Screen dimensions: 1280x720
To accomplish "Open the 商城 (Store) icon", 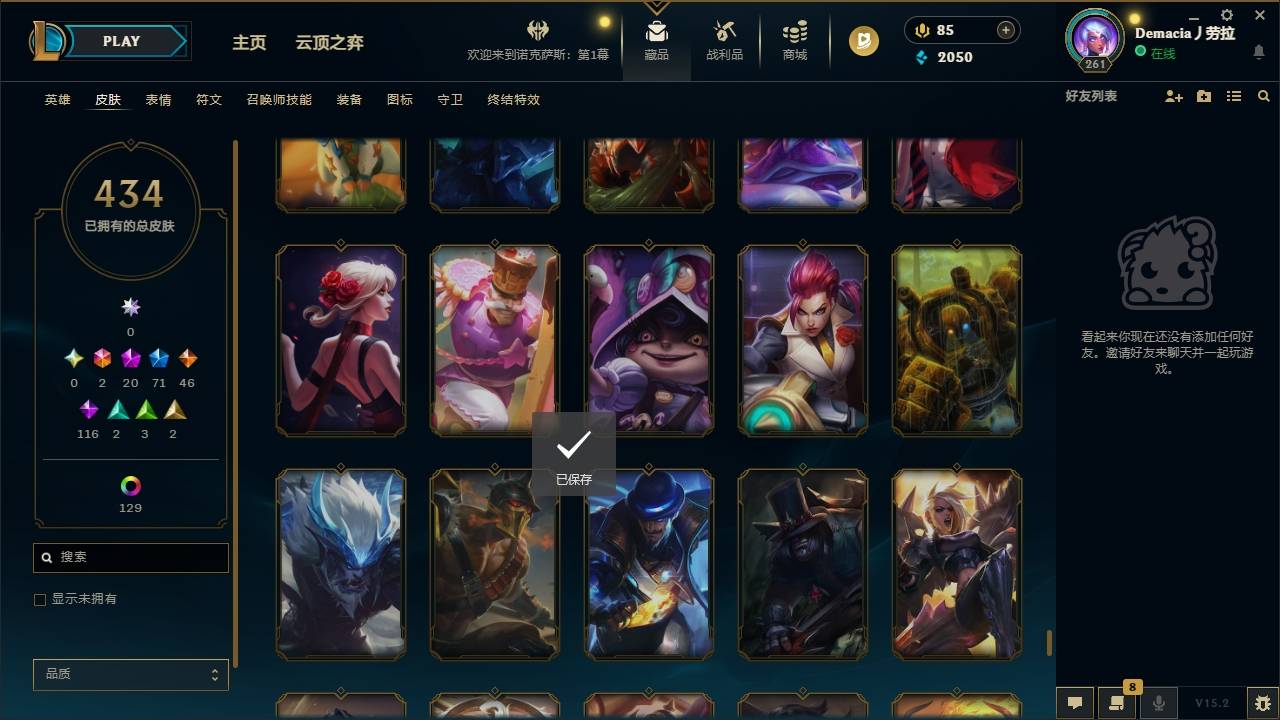I will pyautogui.click(x=794, y=31).
